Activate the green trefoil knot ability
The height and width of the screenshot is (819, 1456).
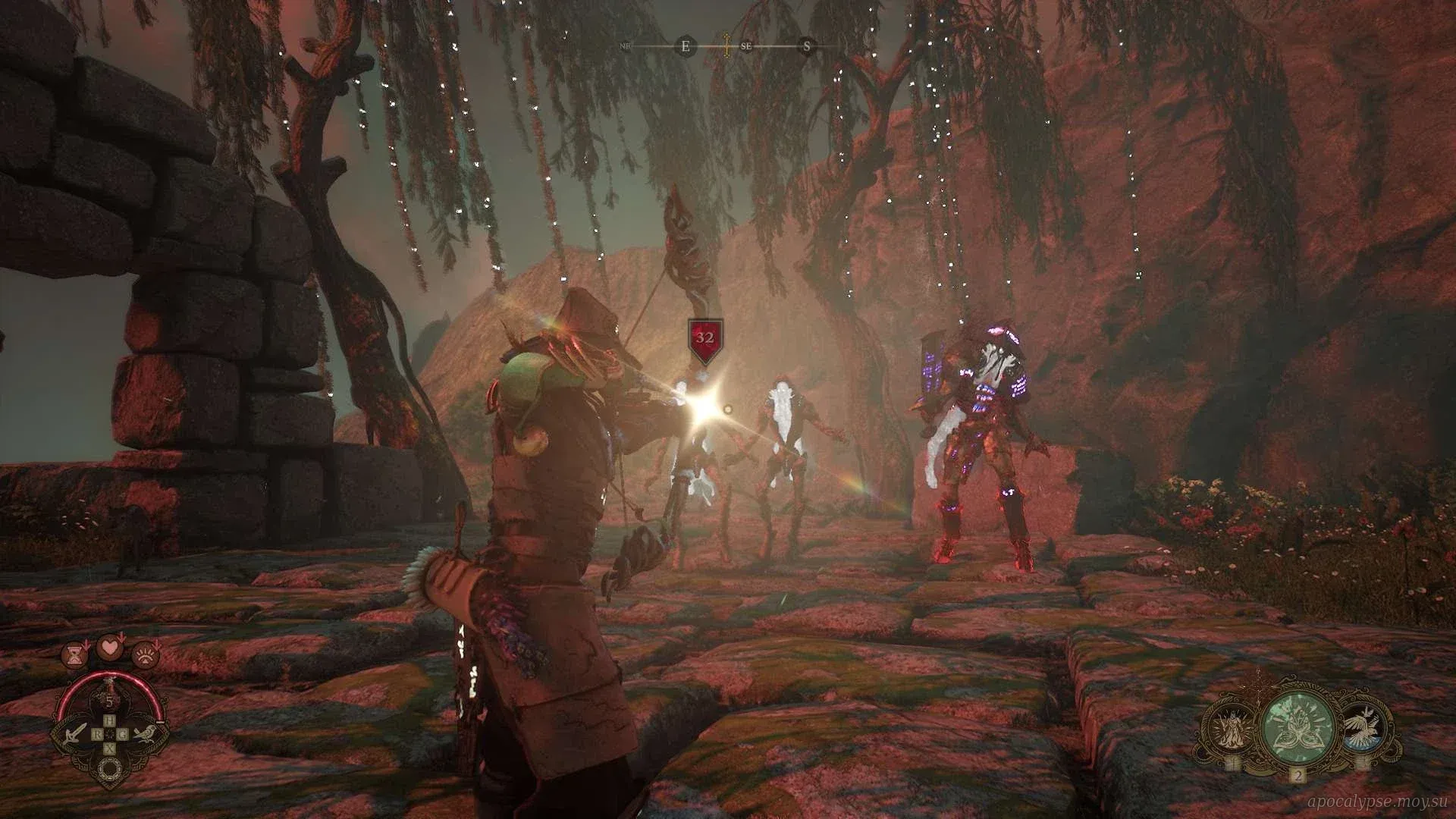point(1298,730)
